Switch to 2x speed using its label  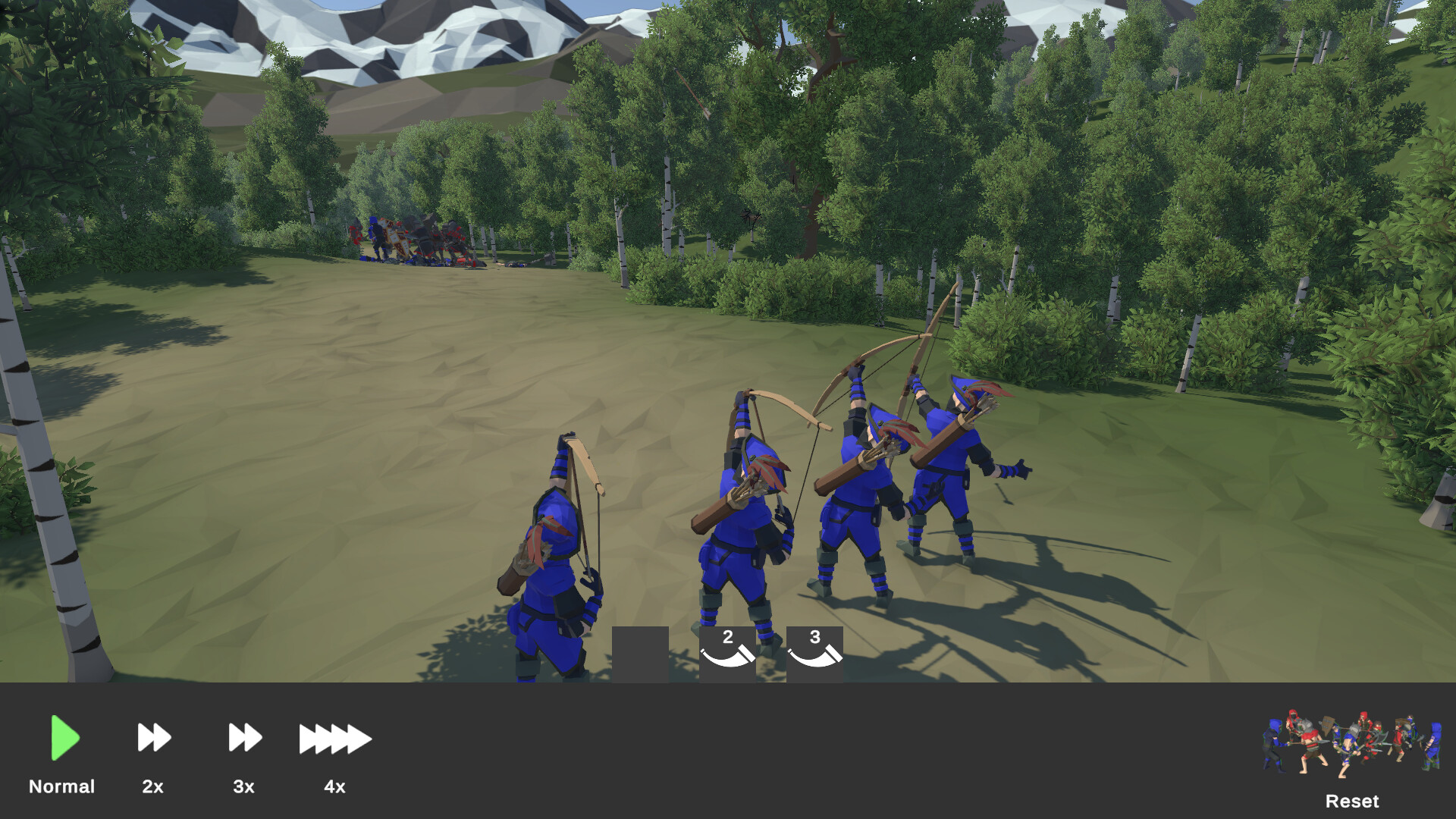[152, 786]
